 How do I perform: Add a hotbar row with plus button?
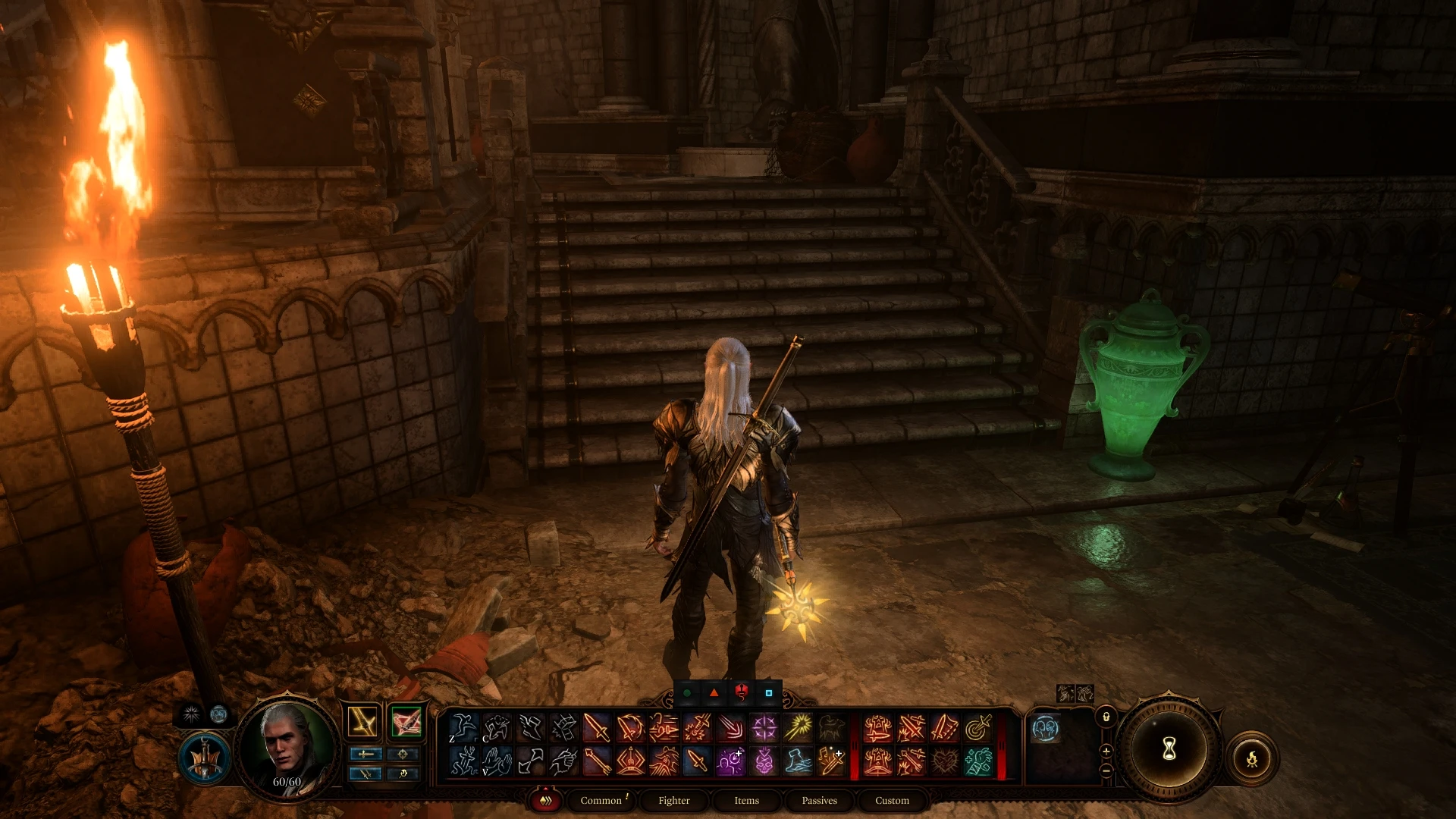(x=1106, y=752)
